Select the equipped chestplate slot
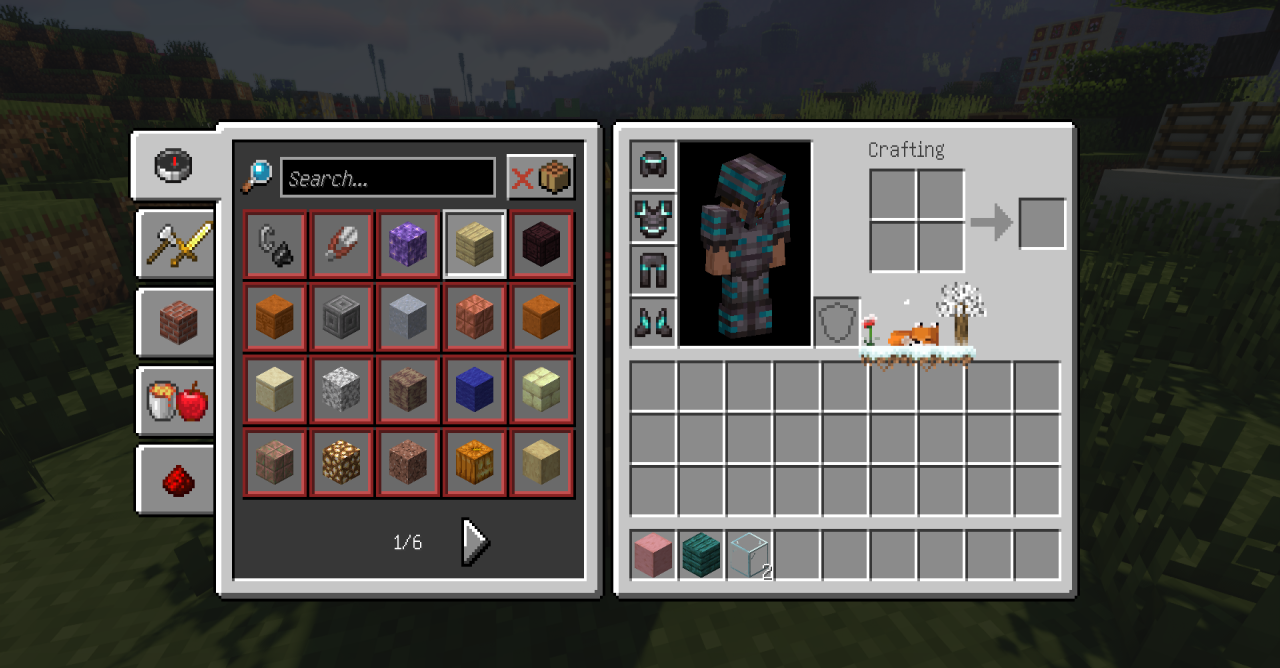Viewport: 1280px width, 668px height. [654, 218]
